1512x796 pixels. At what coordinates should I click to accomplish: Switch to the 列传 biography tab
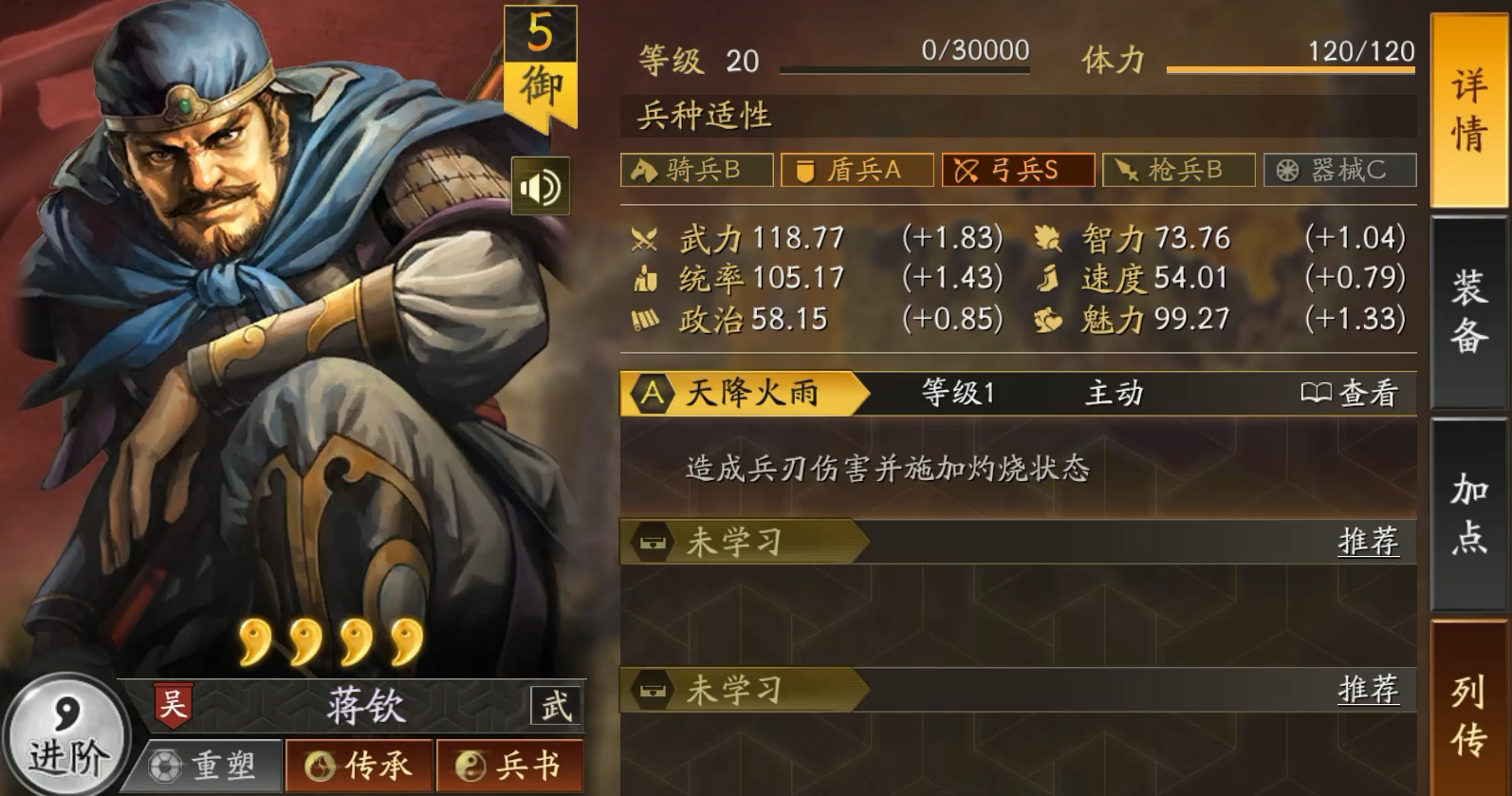(1467, 713)
